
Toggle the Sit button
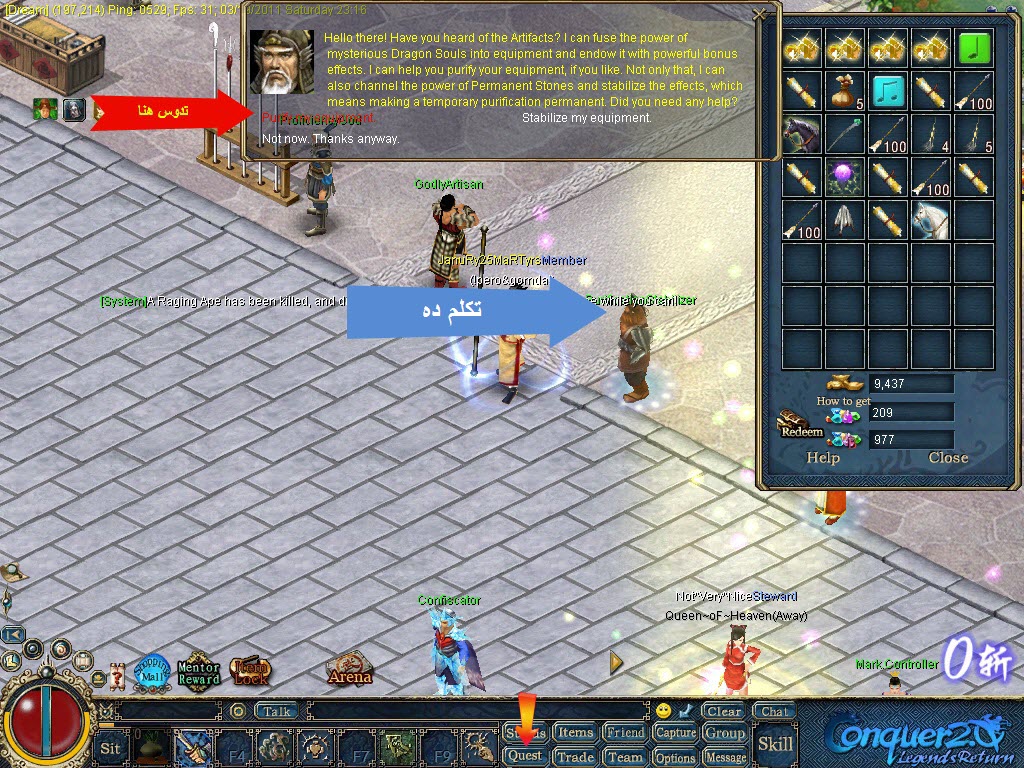111,748
